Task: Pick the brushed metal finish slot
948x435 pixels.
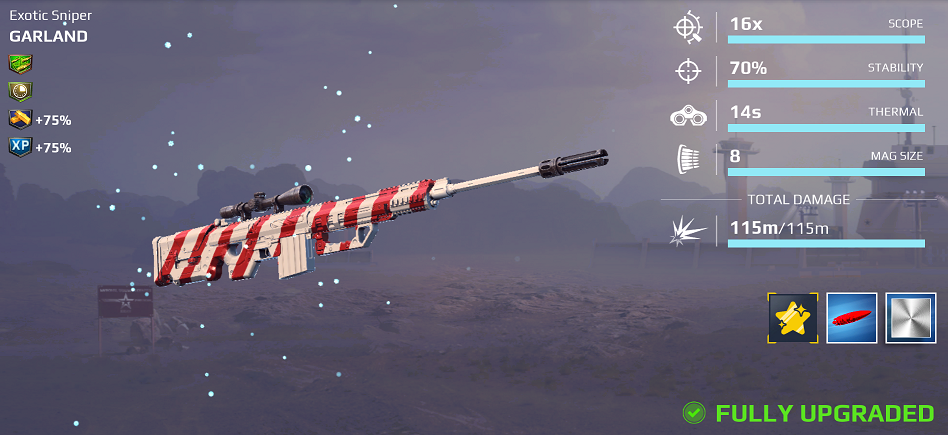Action: [x=911, y=318]
